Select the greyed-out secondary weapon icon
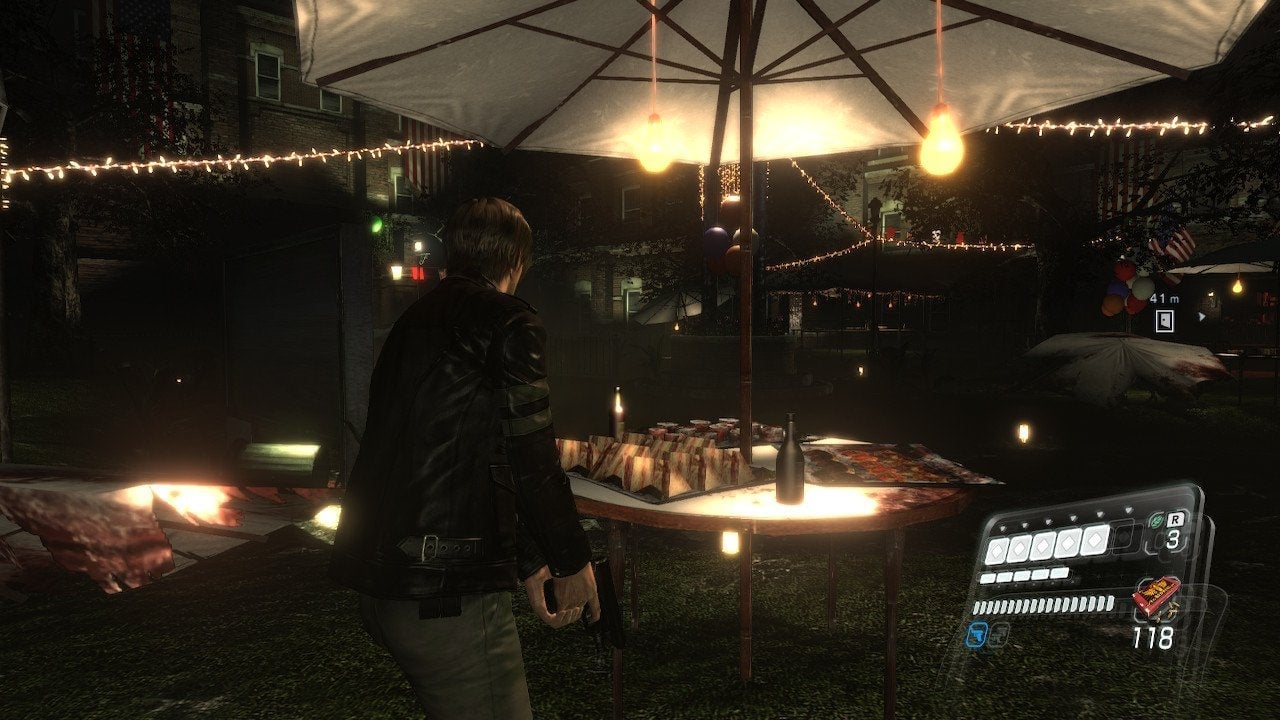1280x720 pixels. [x=999, y=634]
